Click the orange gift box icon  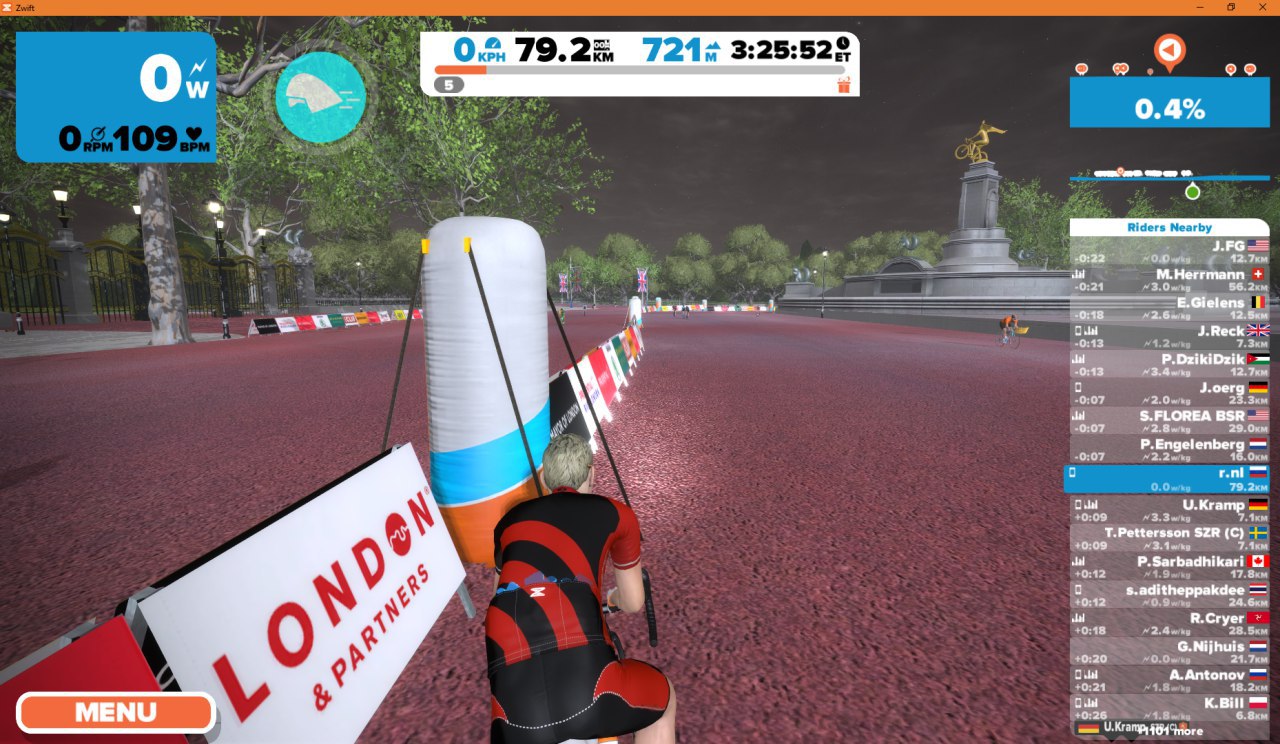point(843,85)
